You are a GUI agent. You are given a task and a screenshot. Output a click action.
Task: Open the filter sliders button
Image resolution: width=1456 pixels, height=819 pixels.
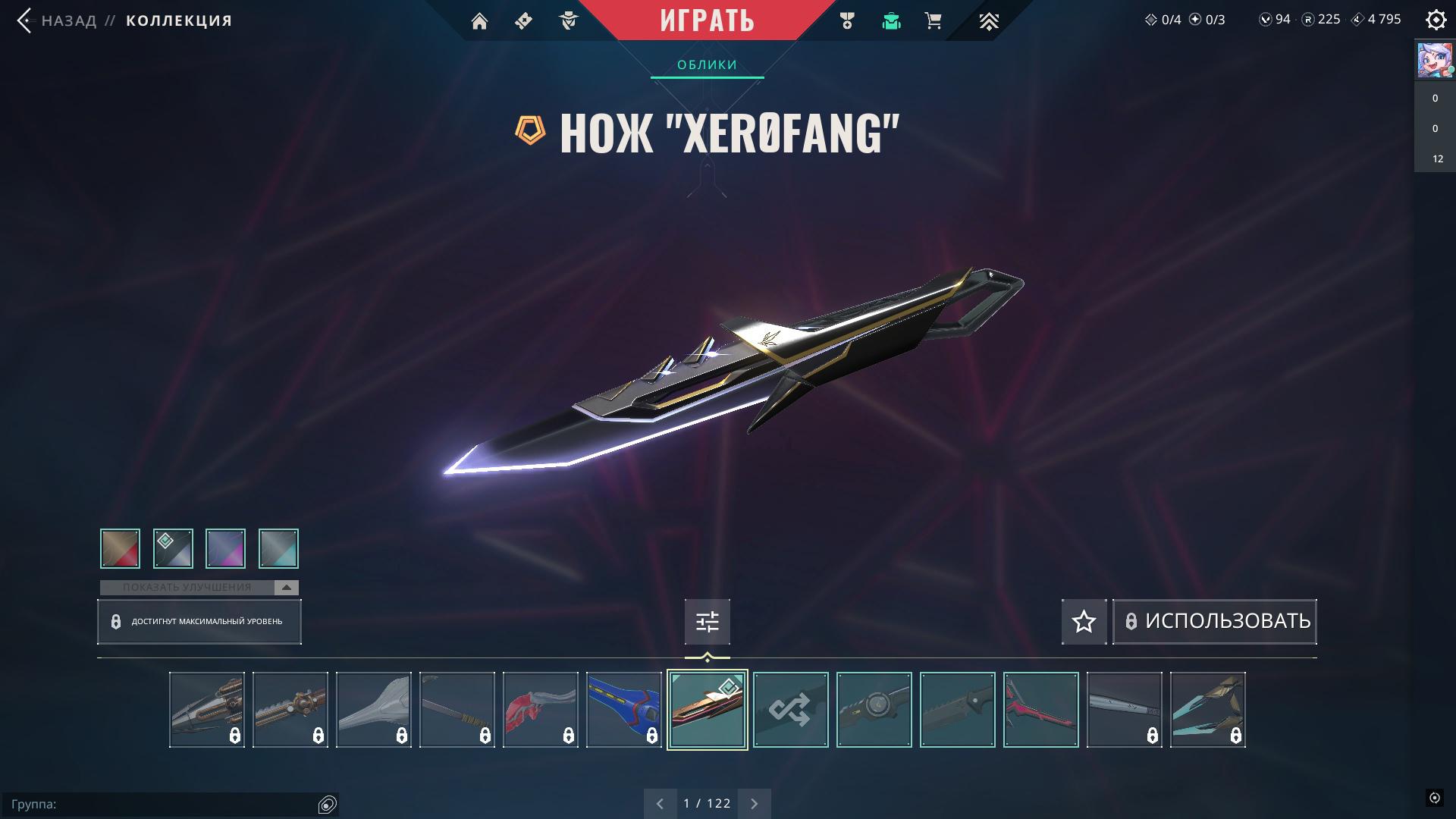[x=707, y=622]
